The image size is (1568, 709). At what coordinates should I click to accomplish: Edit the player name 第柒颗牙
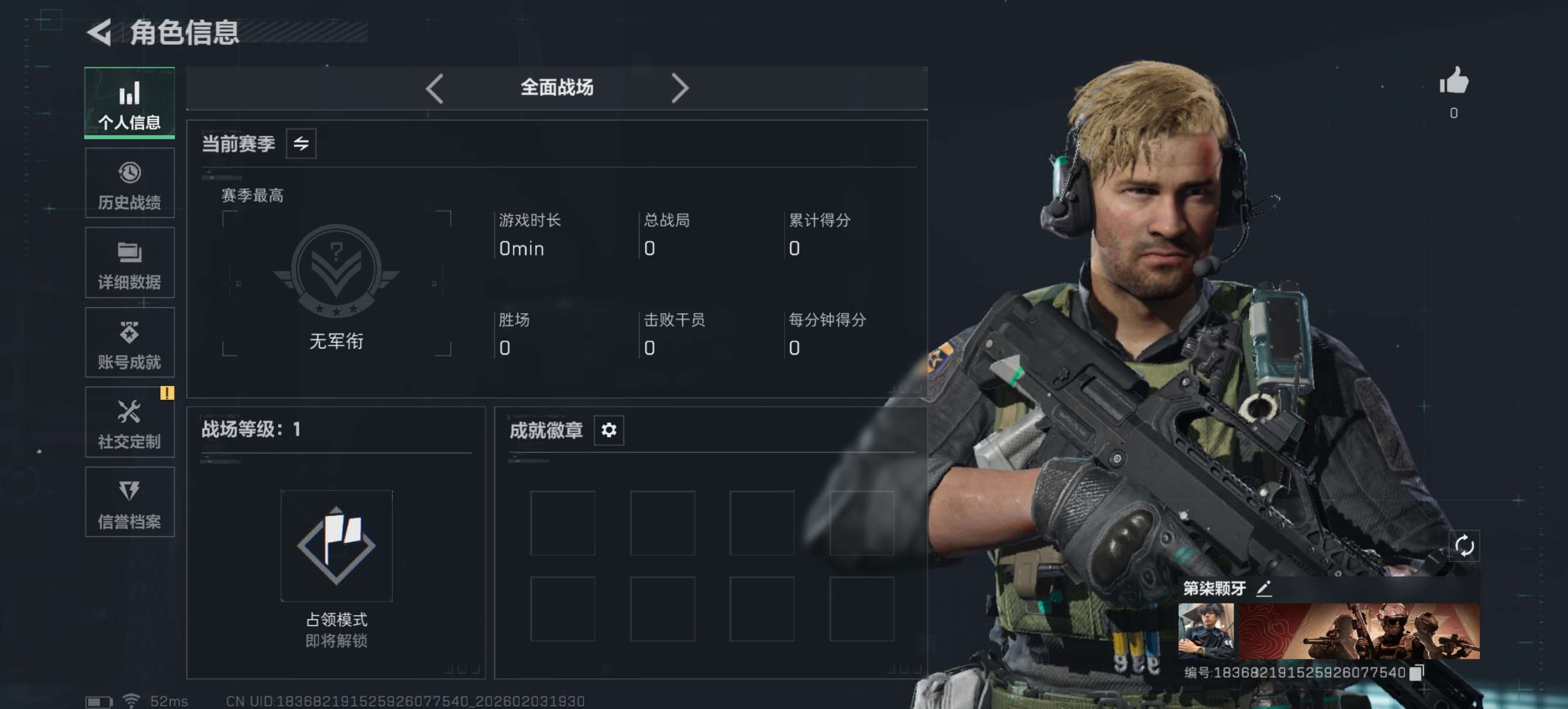[1263, 588]
